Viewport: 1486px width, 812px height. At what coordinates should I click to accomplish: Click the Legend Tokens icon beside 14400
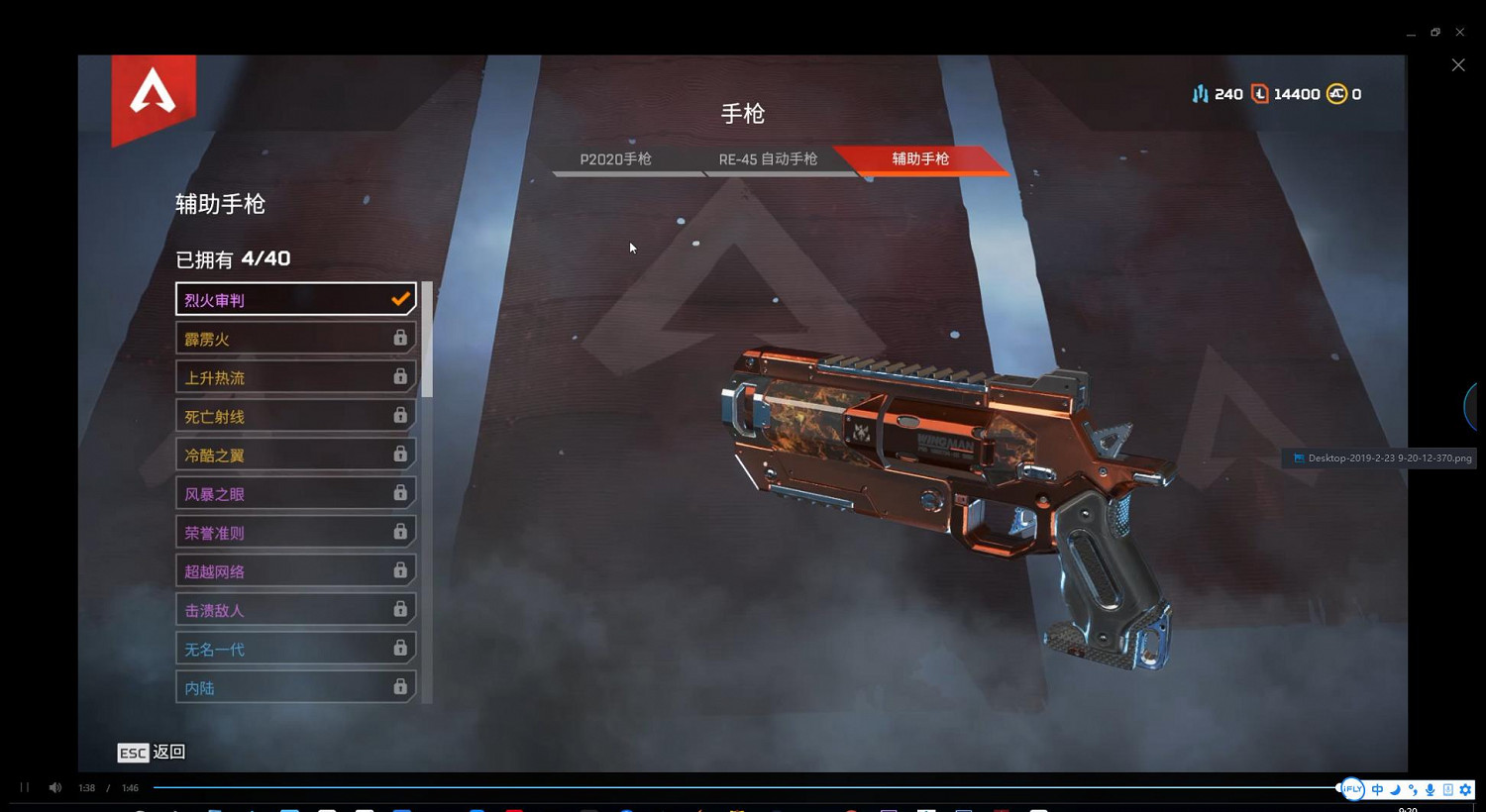pyautogui.click(x=1260, y=94)
